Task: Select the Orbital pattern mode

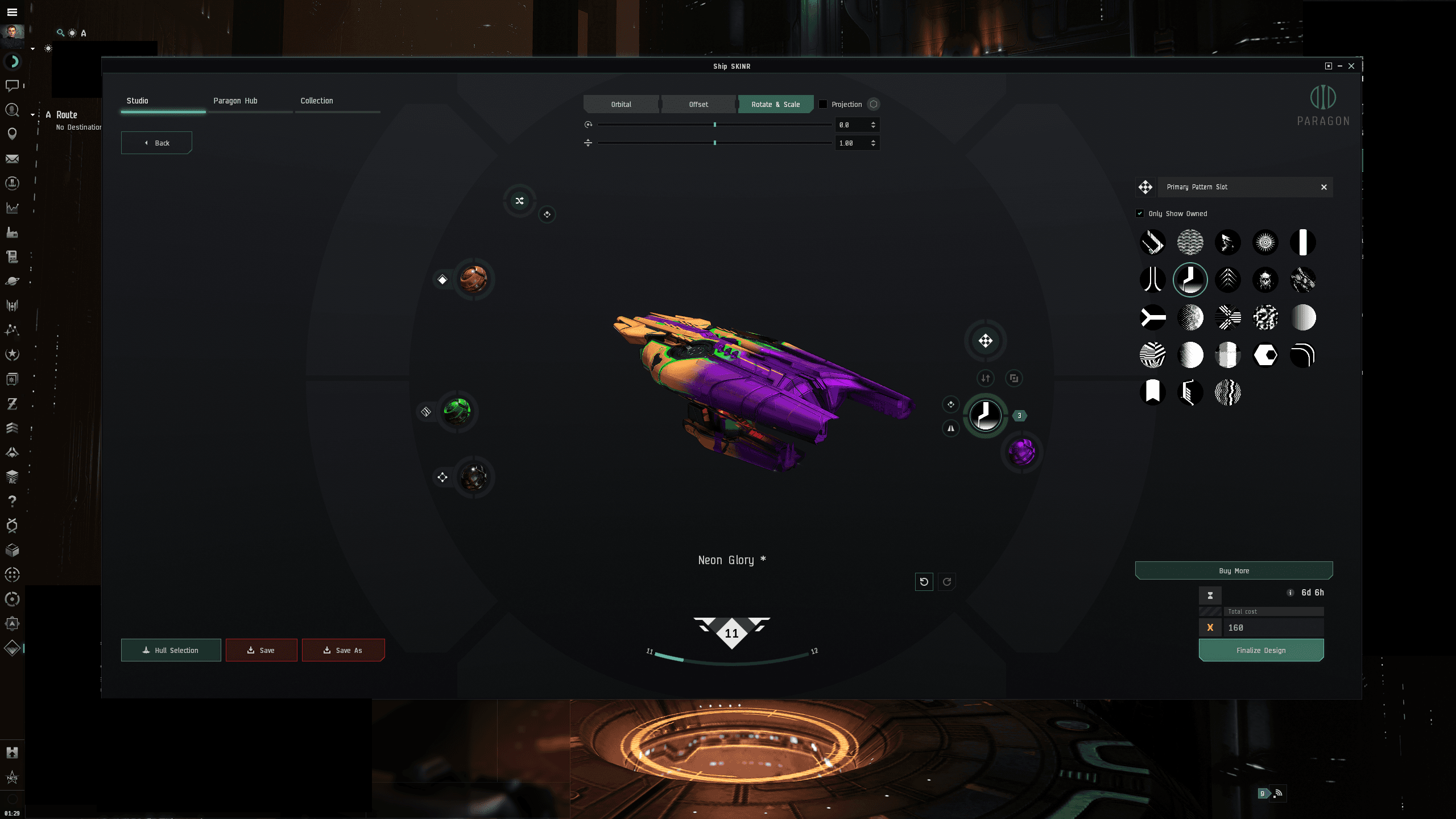Action: pos(621,104)
